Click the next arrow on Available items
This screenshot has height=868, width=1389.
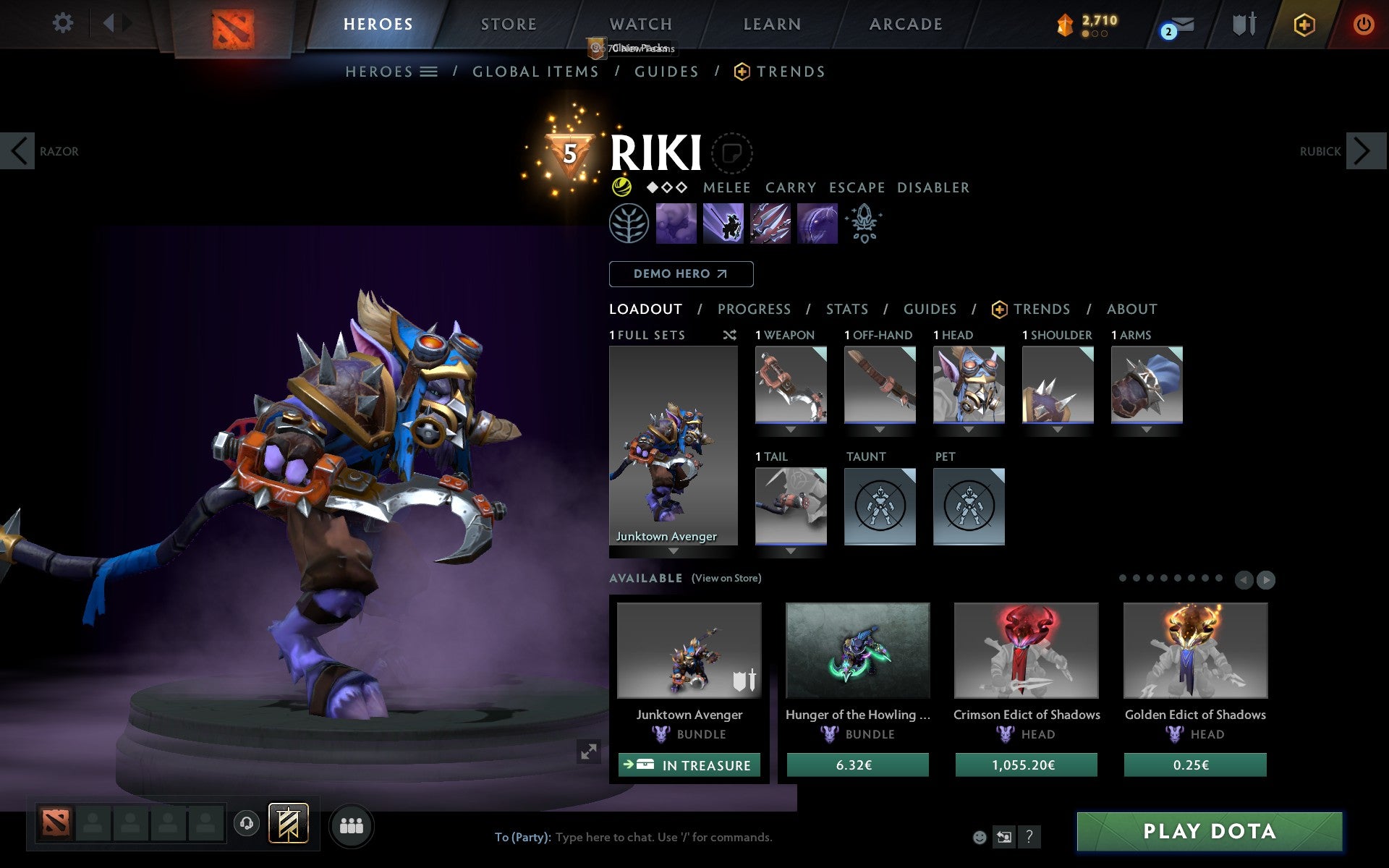(x=1267, y=579)
